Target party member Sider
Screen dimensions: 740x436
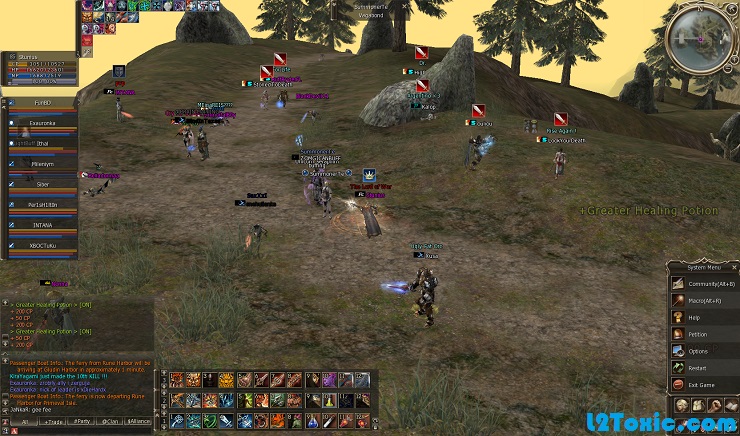[42, 184]
